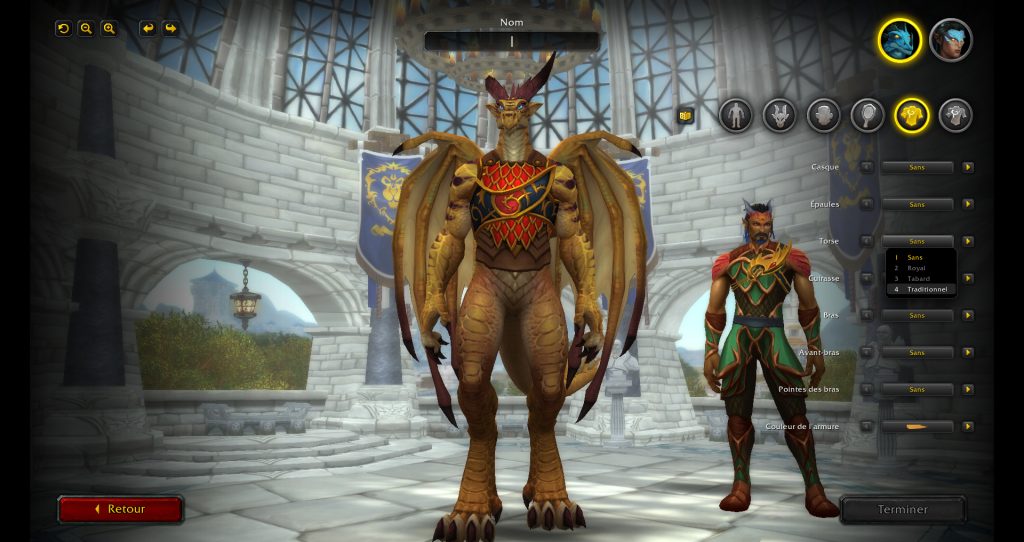This screenshot has width=1024, height=542.
Task: Zoom out with the minus magnifier
Action: click(x=86, y=28)
